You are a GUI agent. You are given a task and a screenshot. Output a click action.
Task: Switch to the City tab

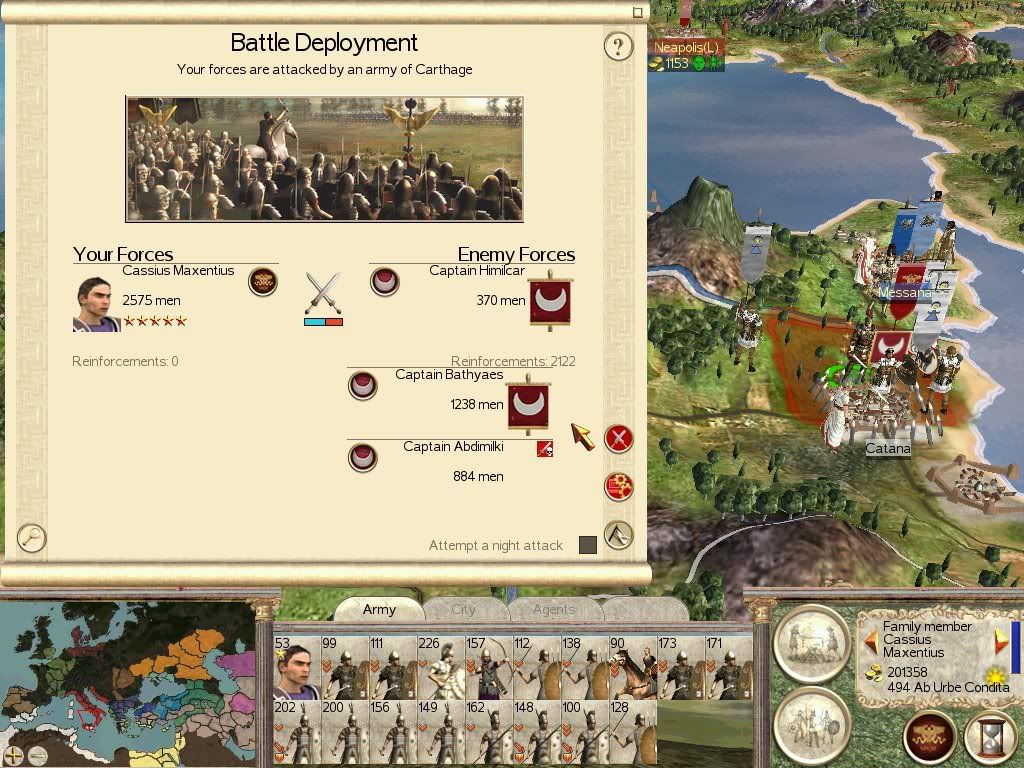[x=464, y=609]
